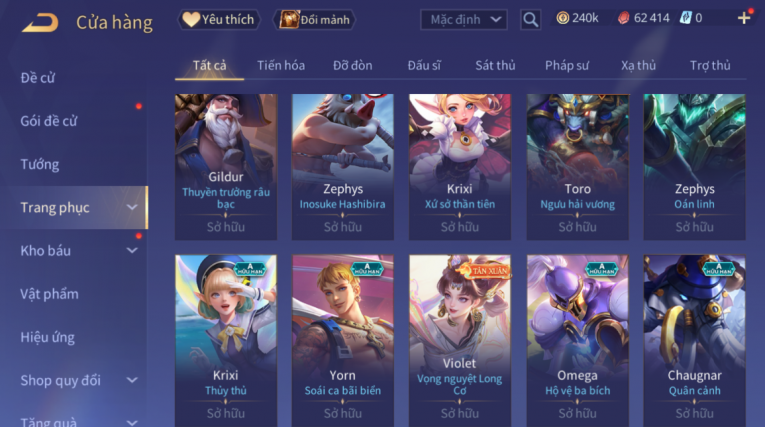Image resolution: width=765 pixels, height=427 pixels.
Task: Show the Trợ thủ skin category
Action: (x=710, y=65)
